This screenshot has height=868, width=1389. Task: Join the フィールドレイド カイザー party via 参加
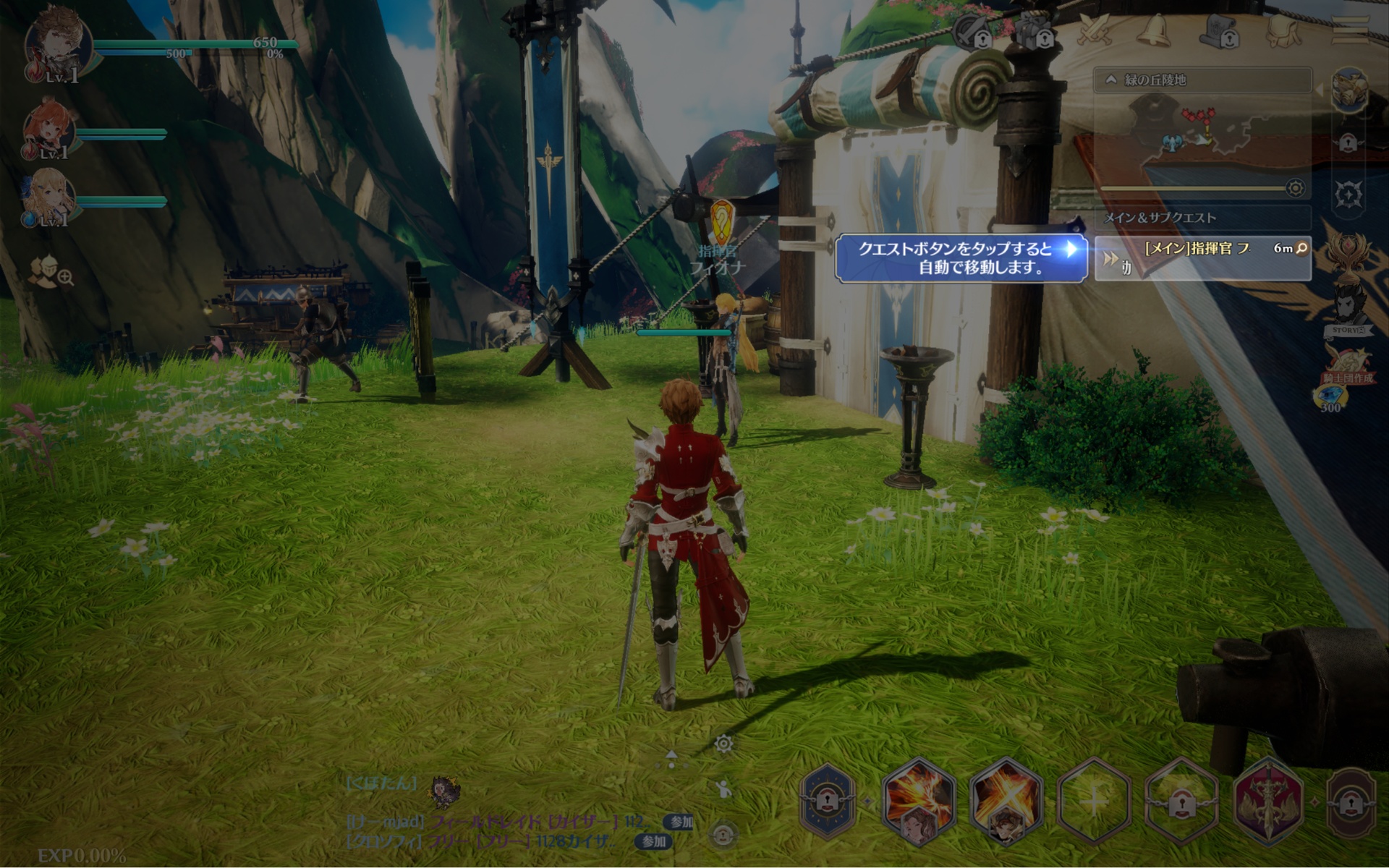(680, 822)
